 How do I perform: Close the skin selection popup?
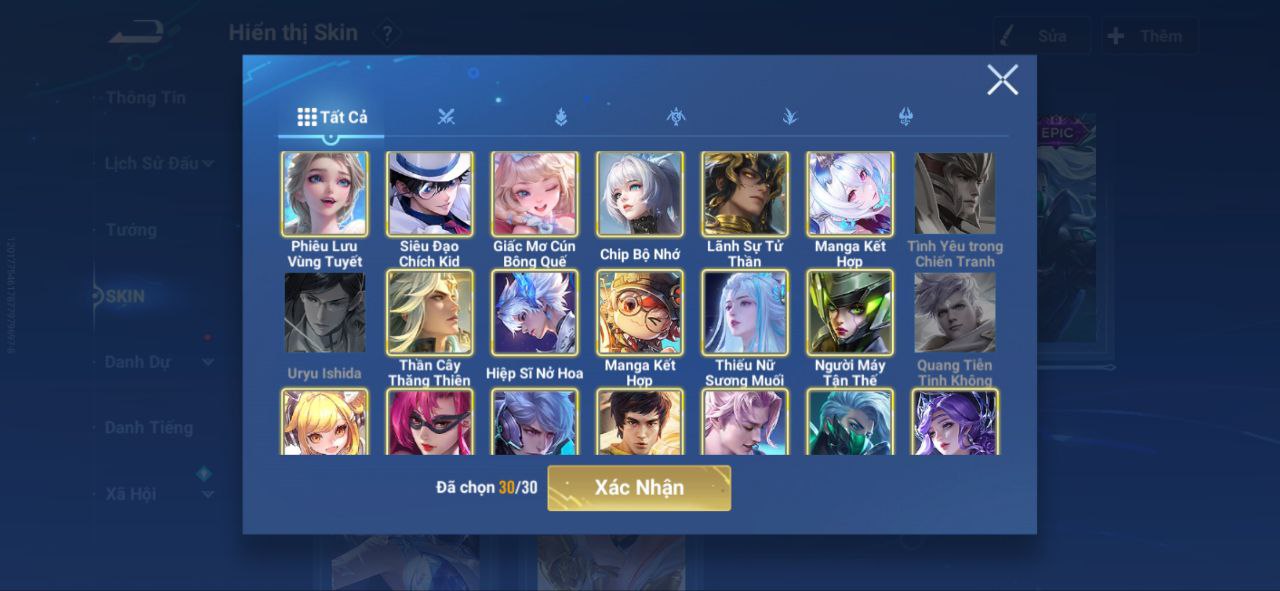point(1002,80)
